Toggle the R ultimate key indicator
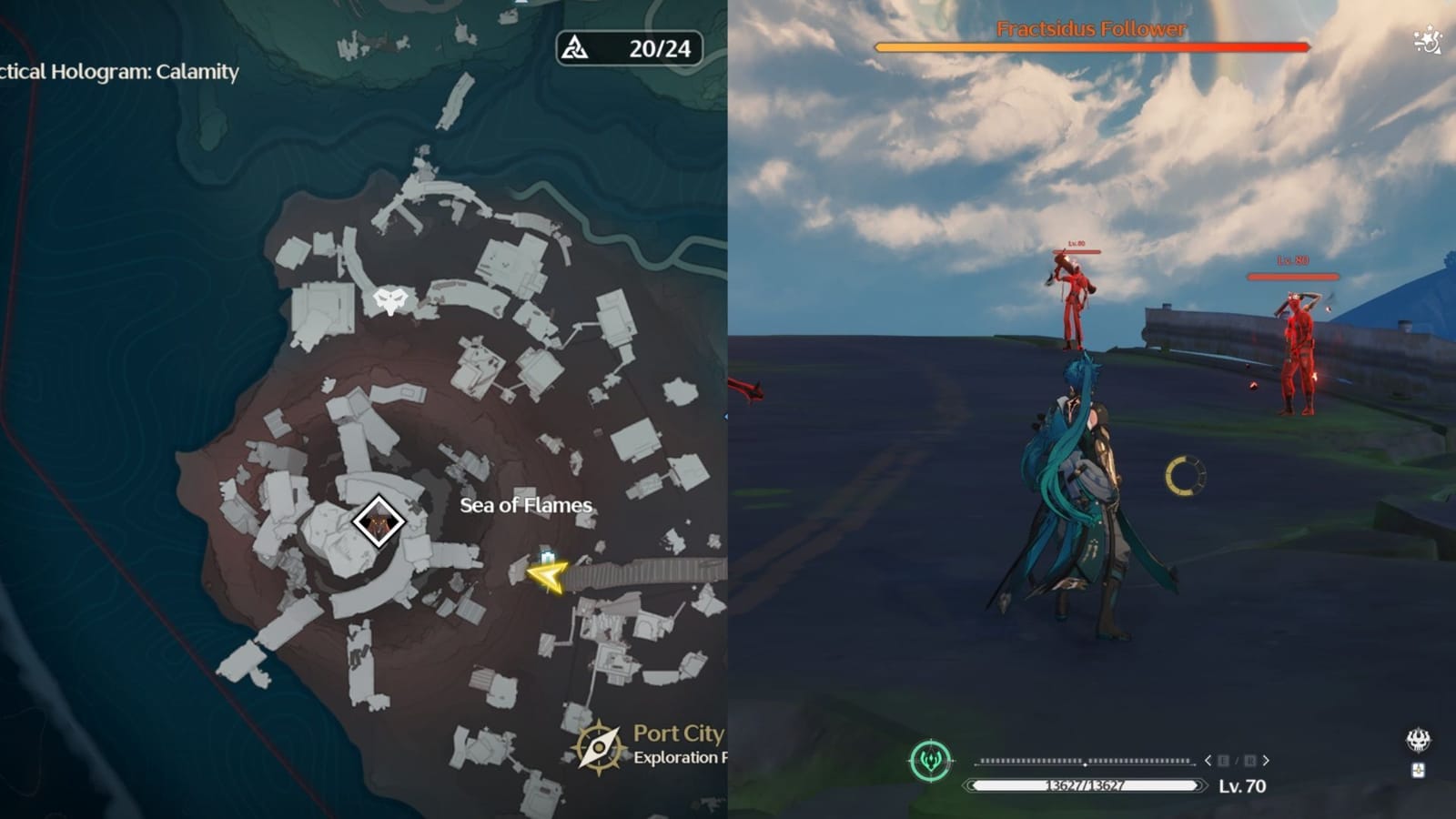The width and height of the screenshot is (1456, 819). [x=1252, y=761]
